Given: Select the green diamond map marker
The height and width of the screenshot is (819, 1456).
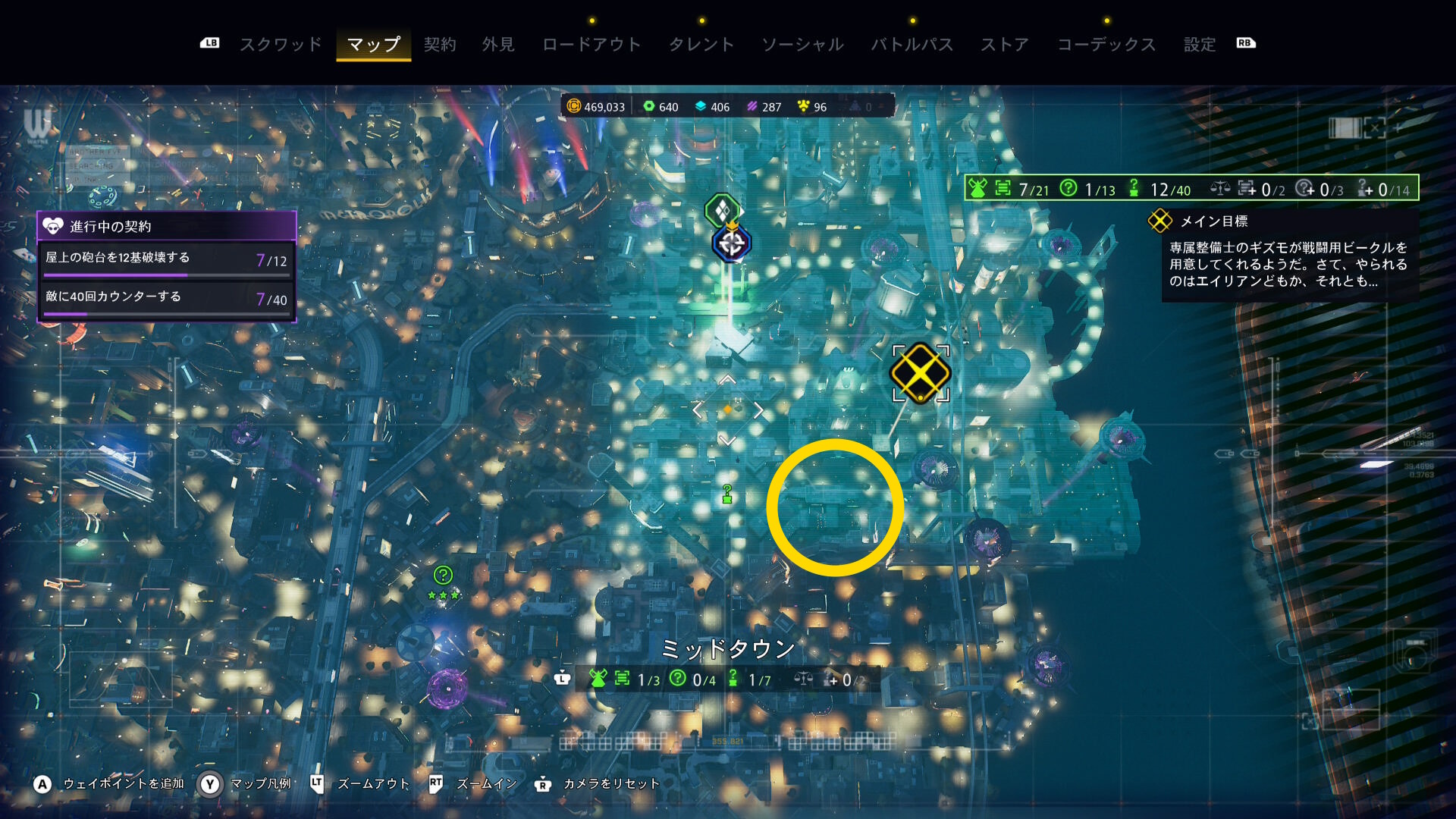Looking at the screenshot, I should pos(721,209).
